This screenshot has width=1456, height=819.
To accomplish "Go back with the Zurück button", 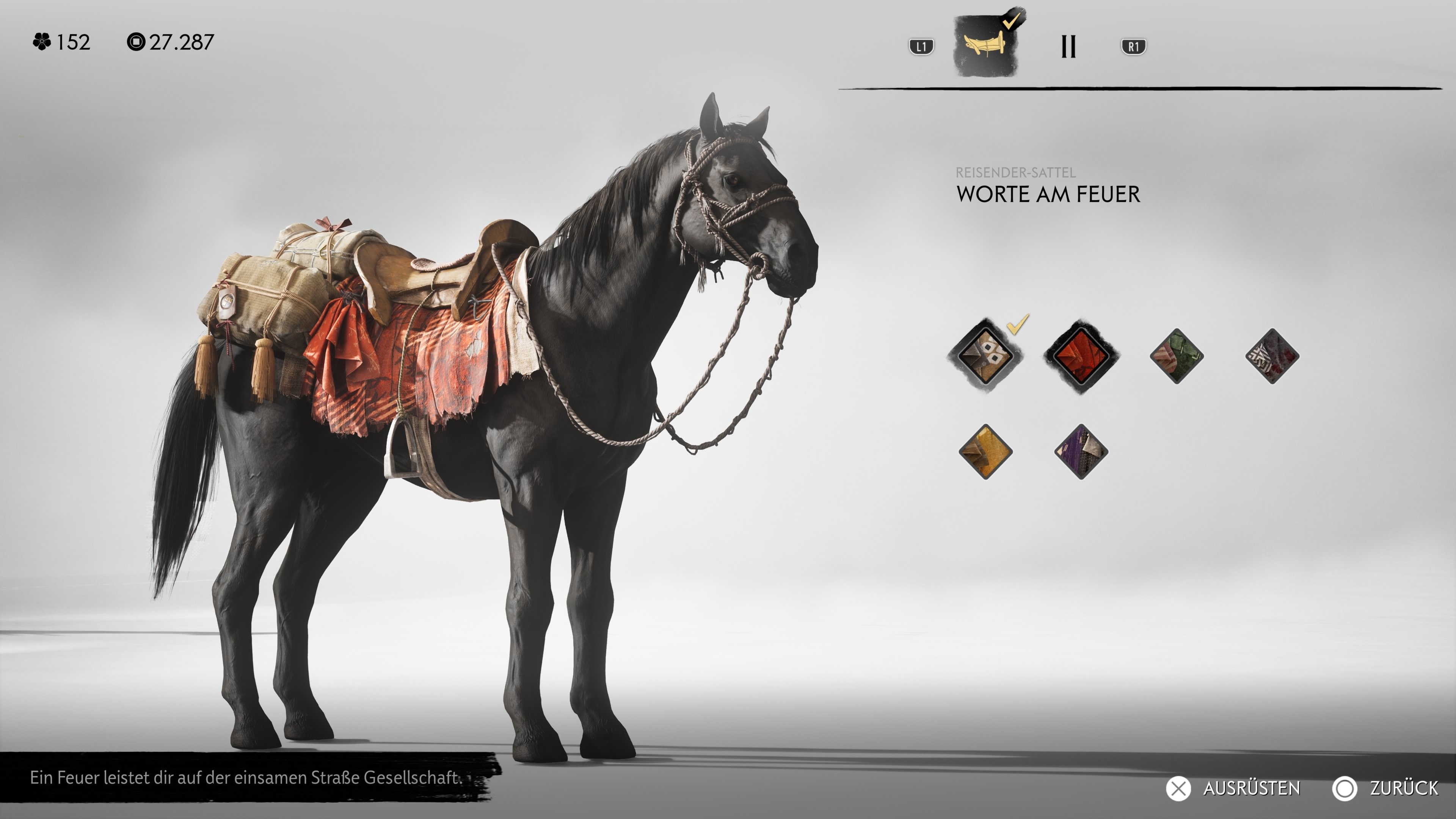I will (1385, 788).
